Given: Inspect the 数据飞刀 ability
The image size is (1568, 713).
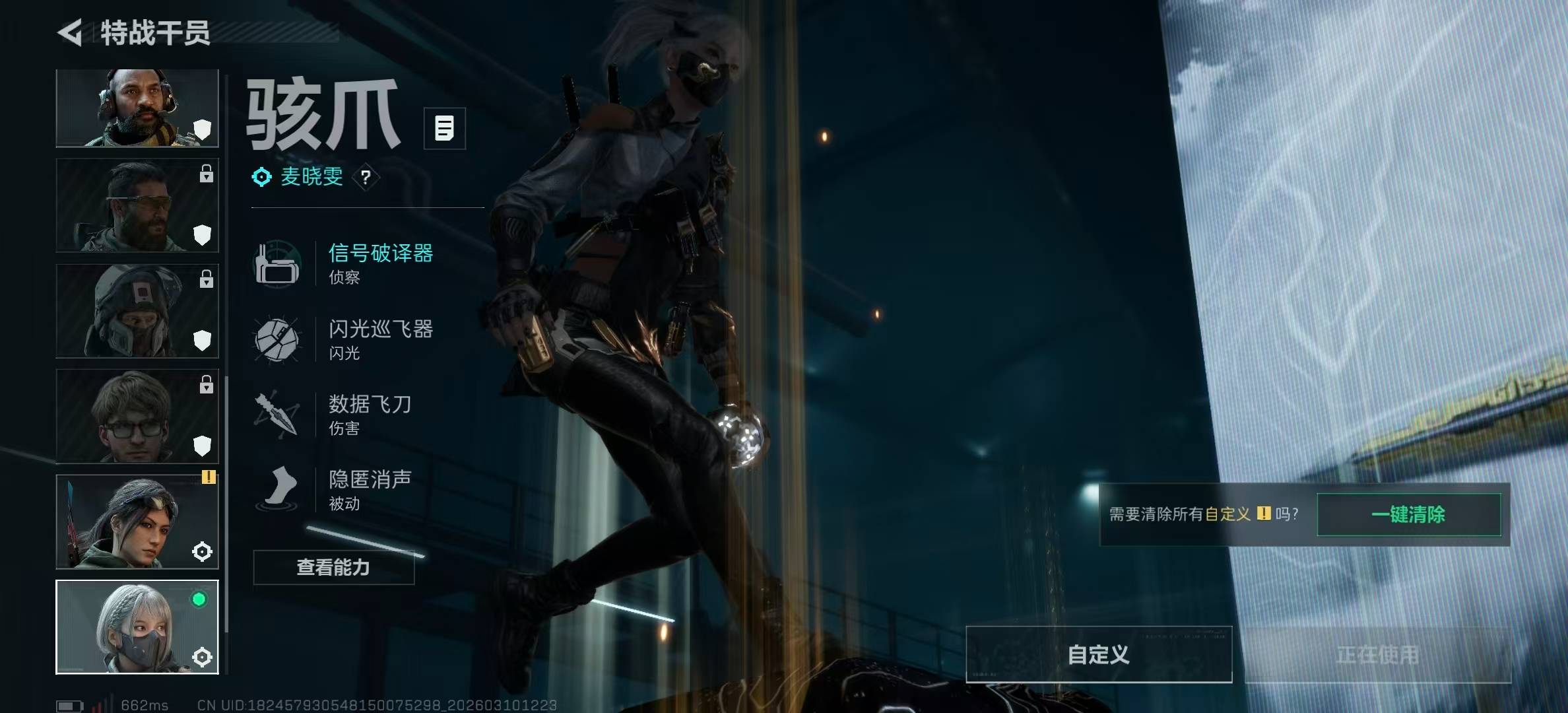Looking at the screenshot, I should pos(370,414).
